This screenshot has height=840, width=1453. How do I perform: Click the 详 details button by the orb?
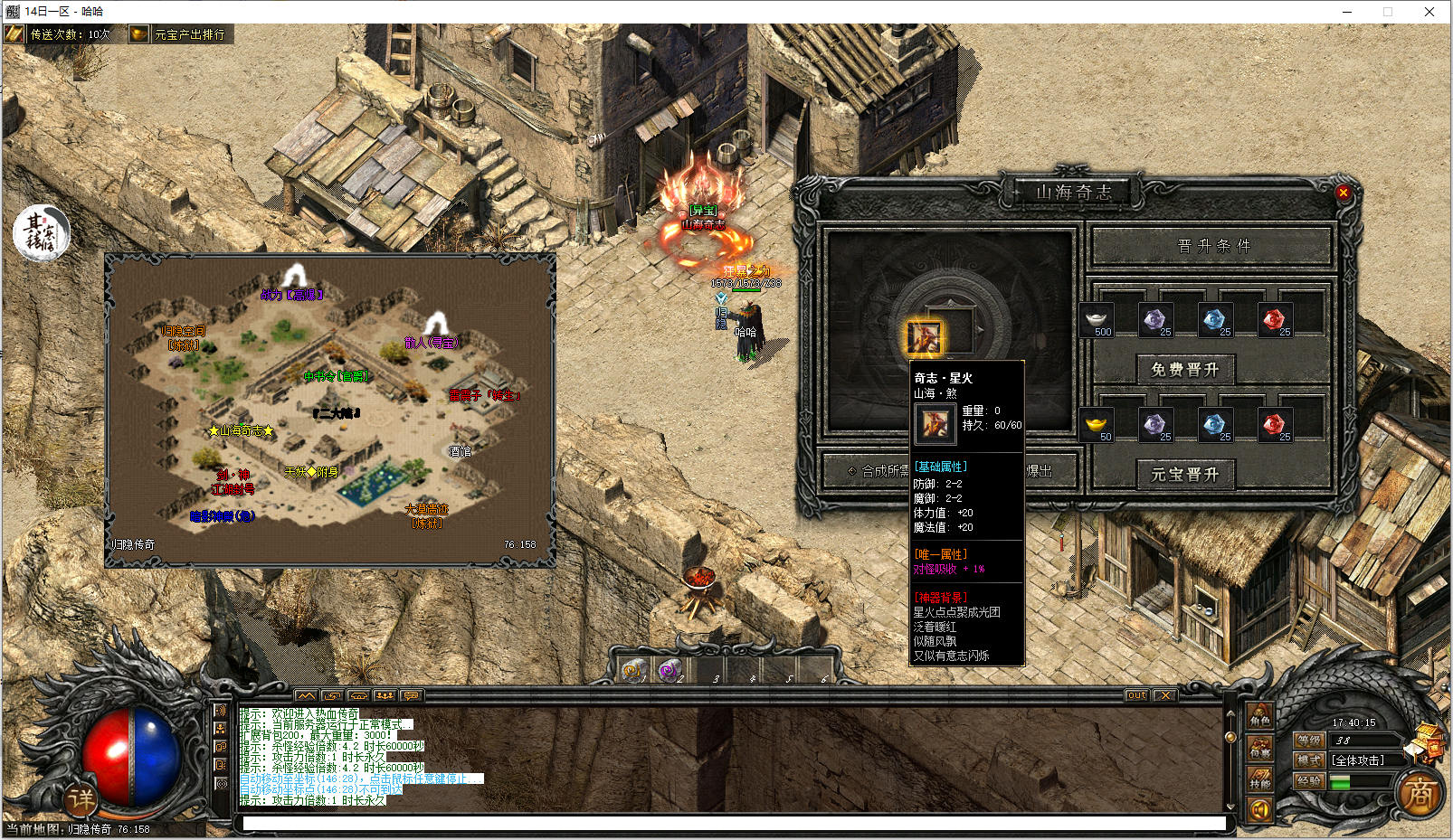[81, 798]
